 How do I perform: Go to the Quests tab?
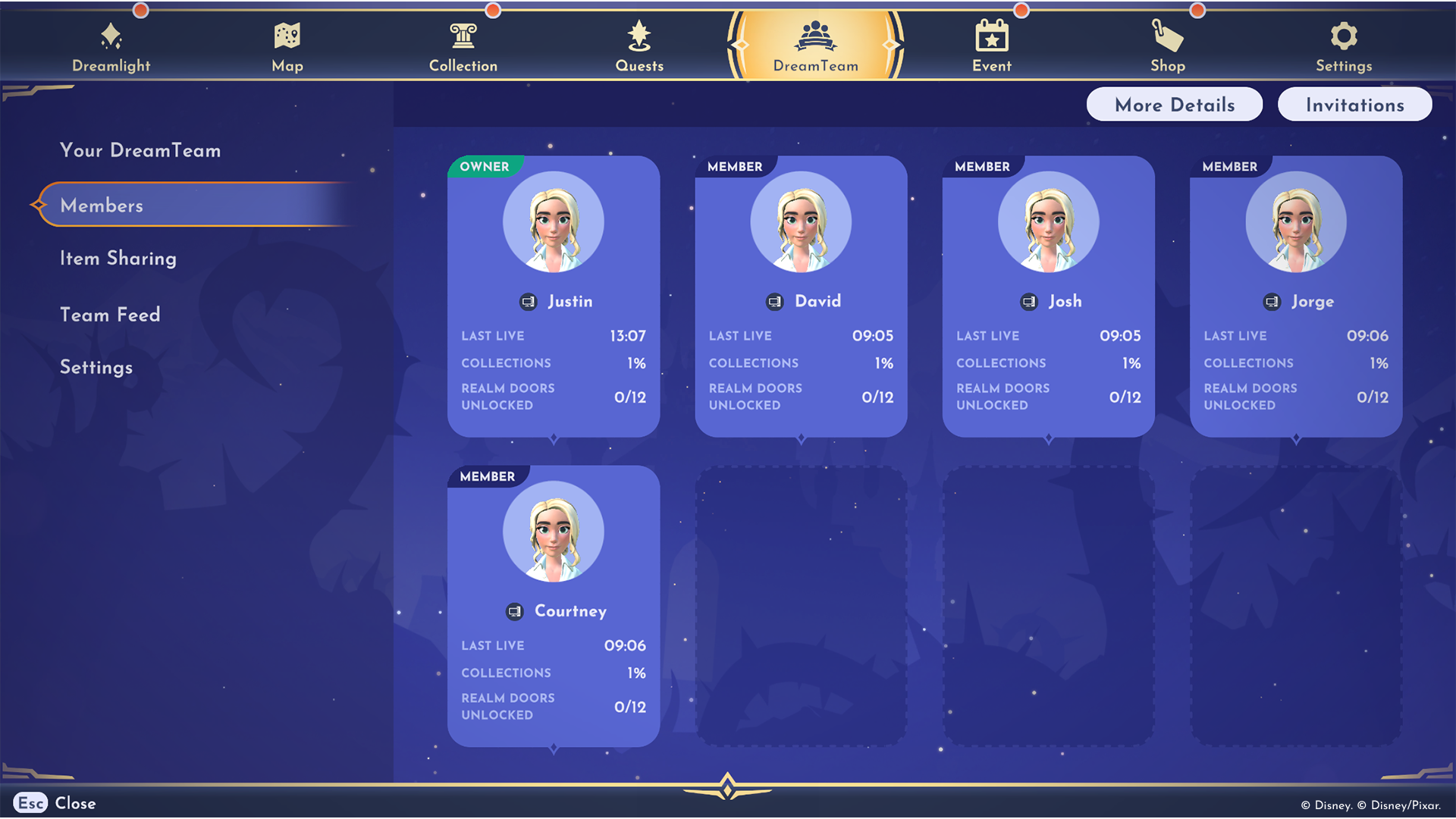coord(639,45)
